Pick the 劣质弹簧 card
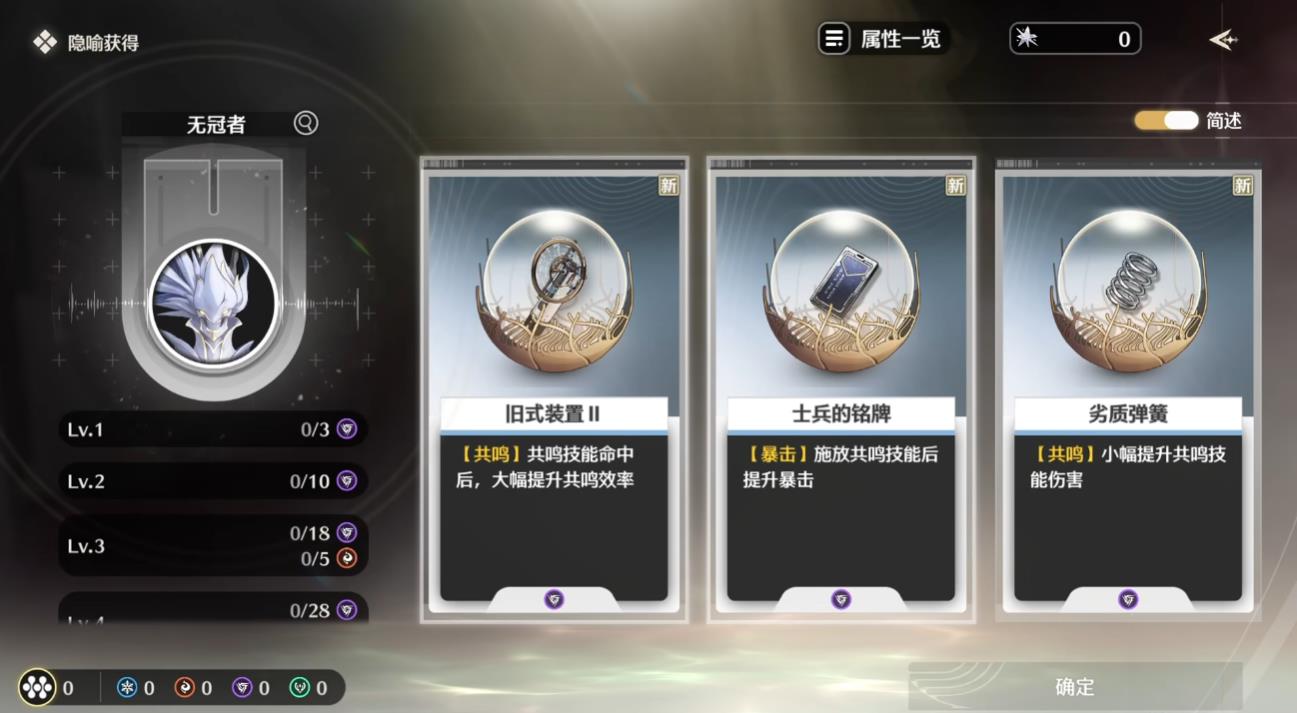The image size is (1297, 713). pos(1127,390)
